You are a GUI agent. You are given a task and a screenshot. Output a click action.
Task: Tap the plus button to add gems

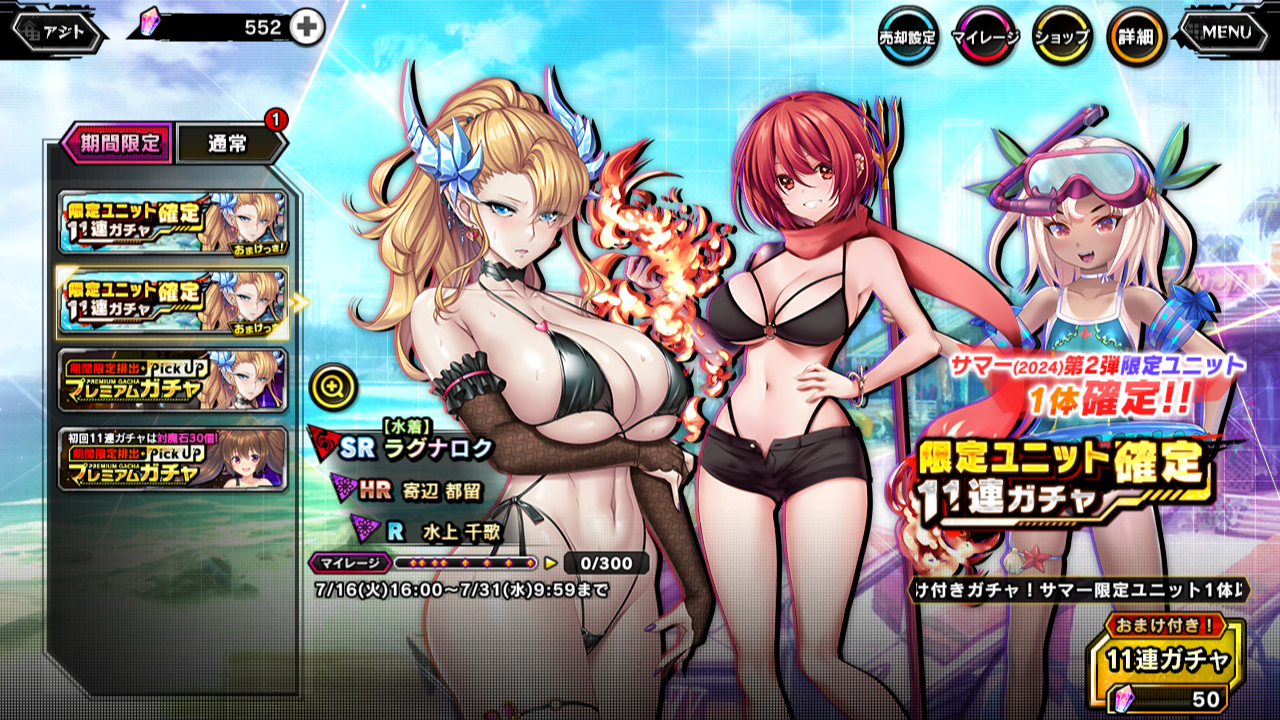(307, 28)
